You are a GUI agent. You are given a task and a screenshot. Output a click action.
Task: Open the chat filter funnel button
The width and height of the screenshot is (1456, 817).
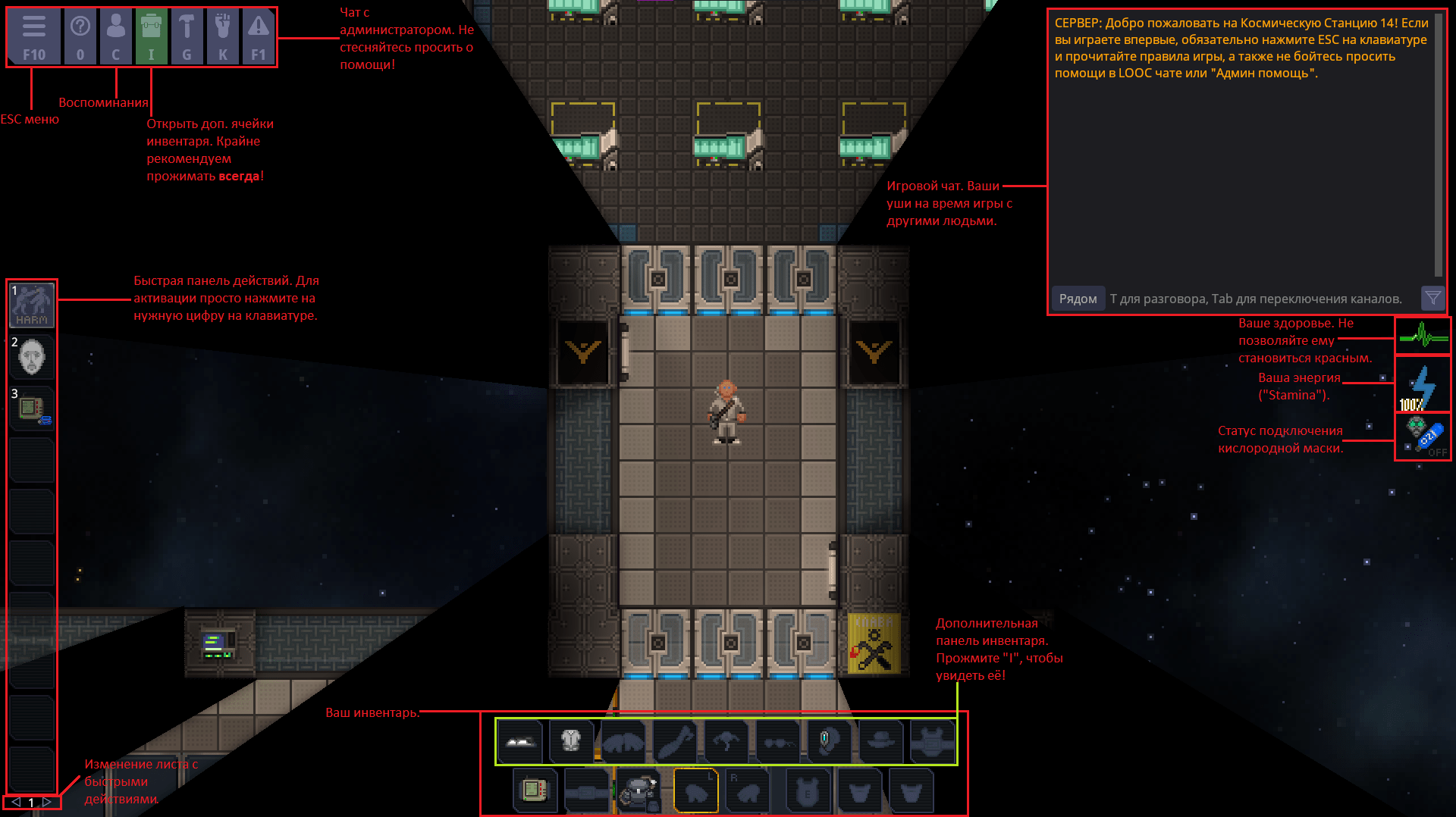[1432, 298]
